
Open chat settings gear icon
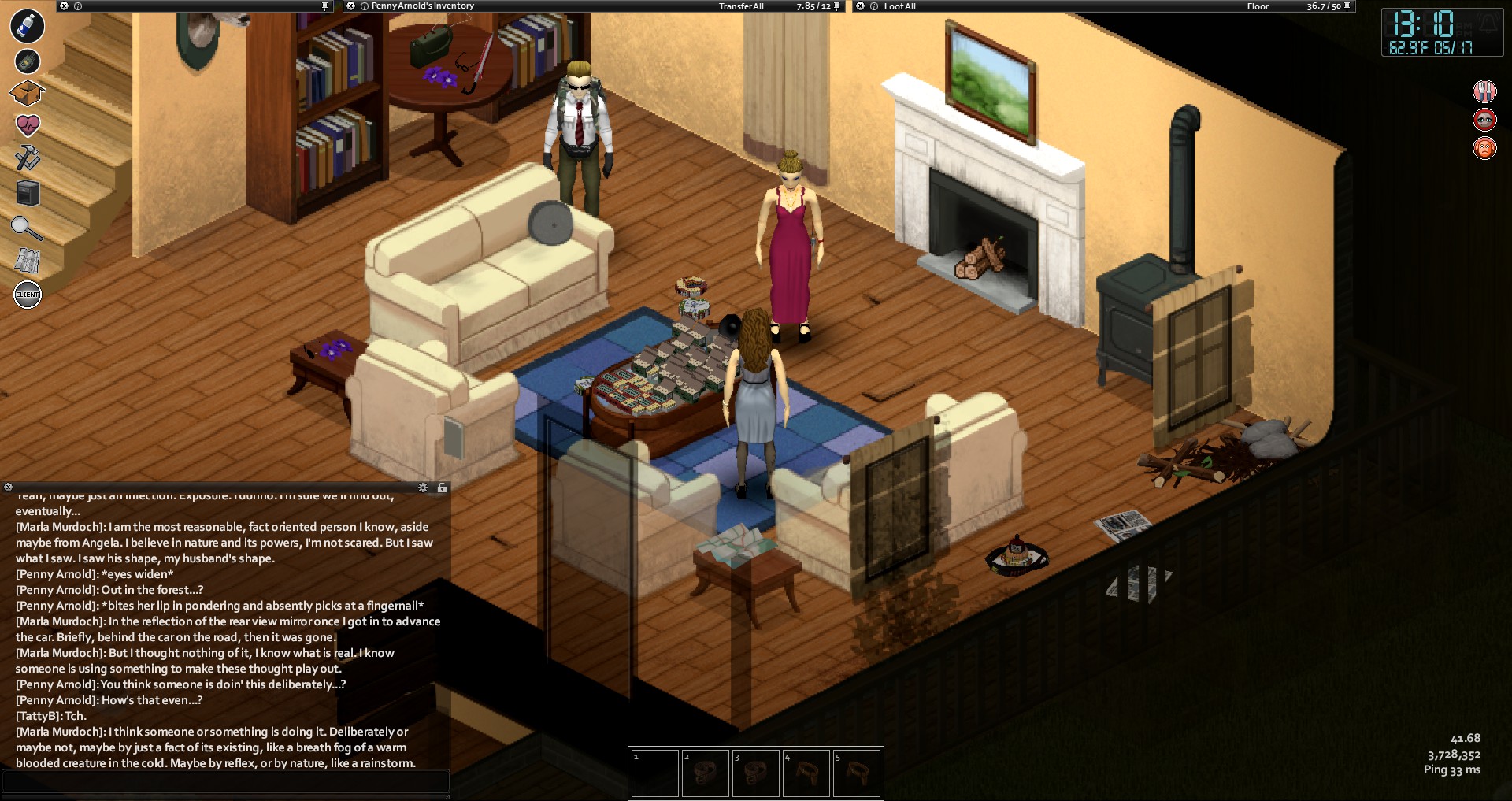[423, 488]
